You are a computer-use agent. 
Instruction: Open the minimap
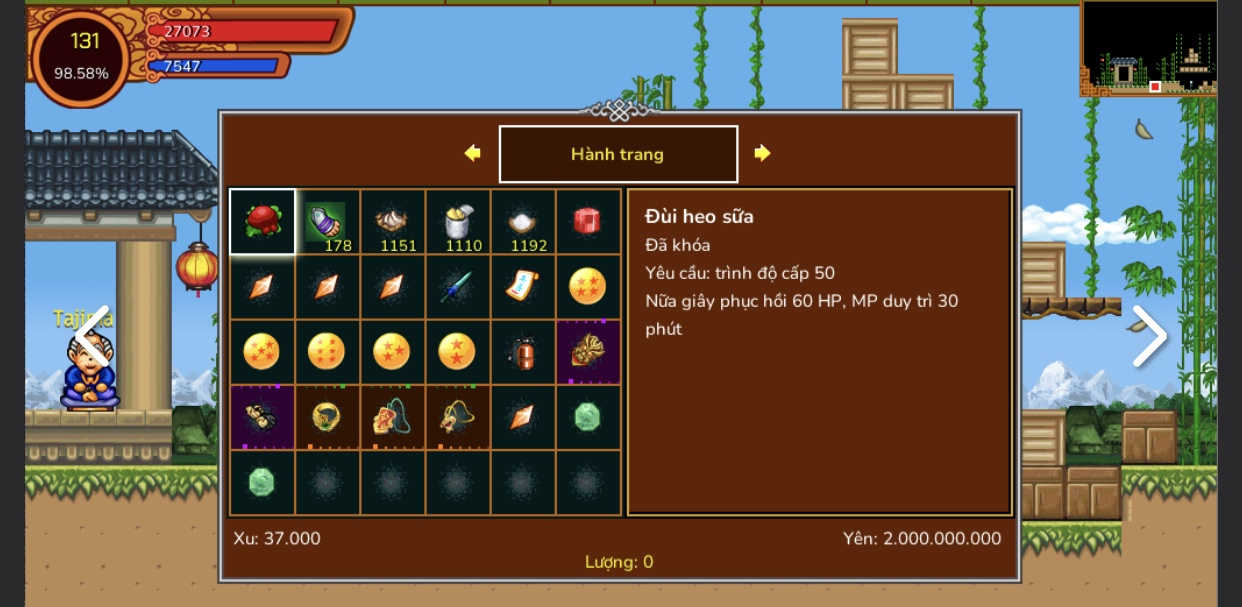coord(1149,47)
